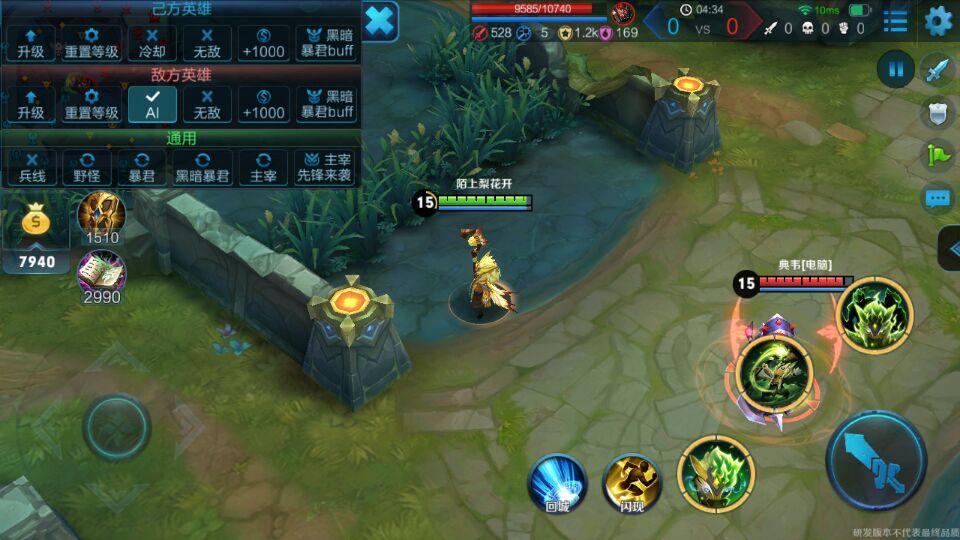This screenshot has height=540, width=960.
Task: Tap the basic attack button
Action: tap(876, 461)
